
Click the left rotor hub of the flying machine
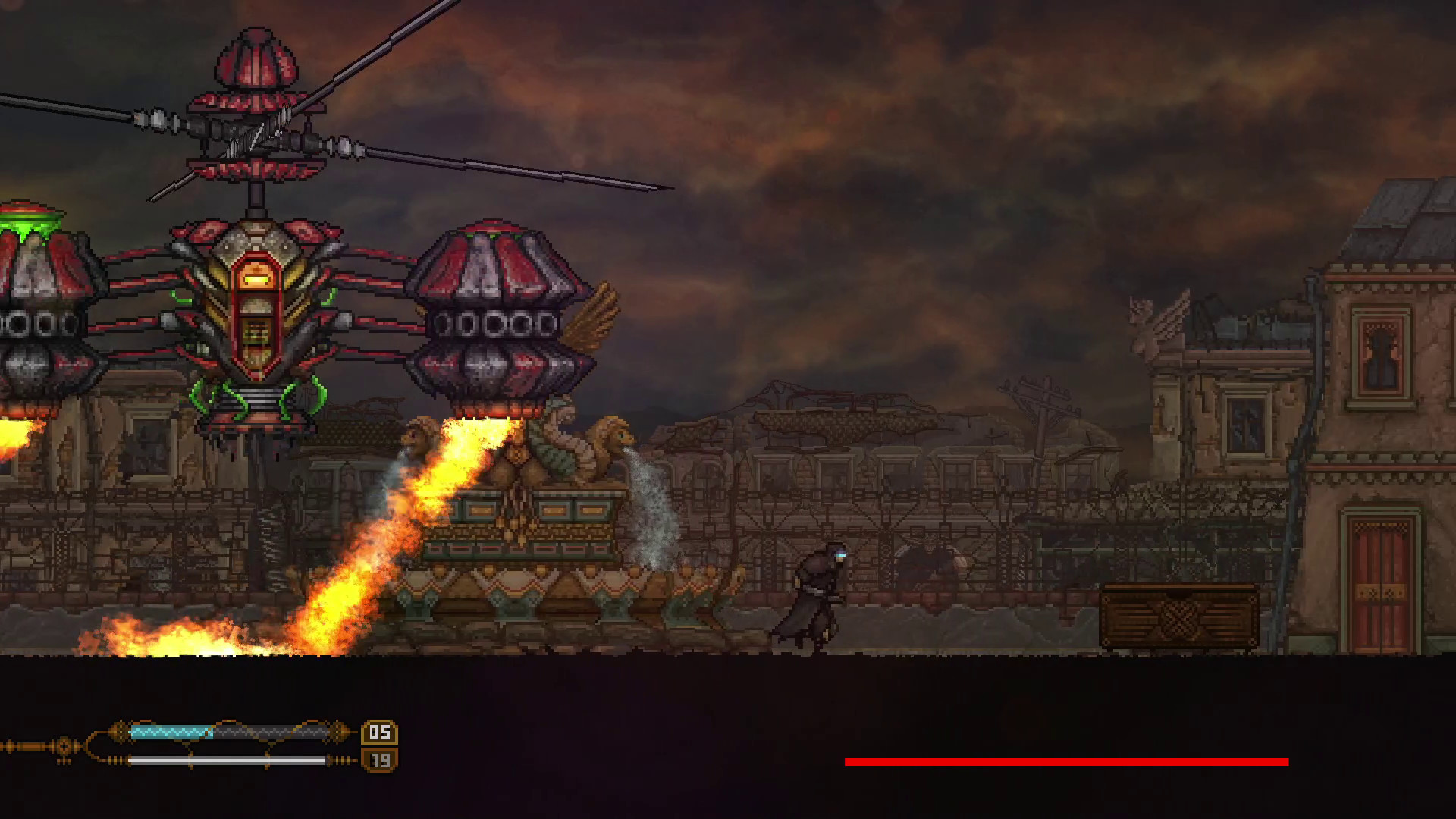click(159, 118)
